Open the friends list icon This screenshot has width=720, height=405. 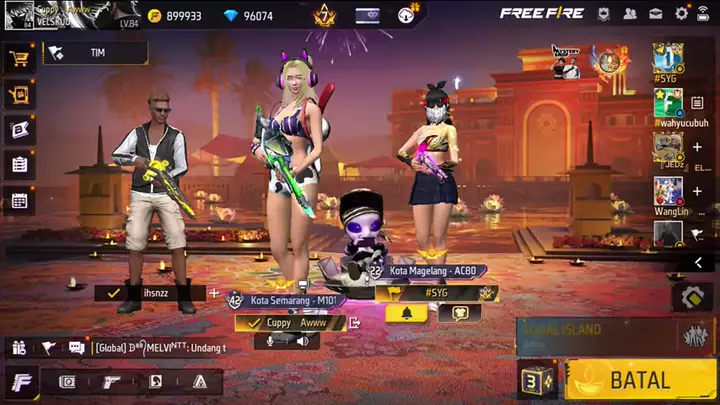pos(630,14)
